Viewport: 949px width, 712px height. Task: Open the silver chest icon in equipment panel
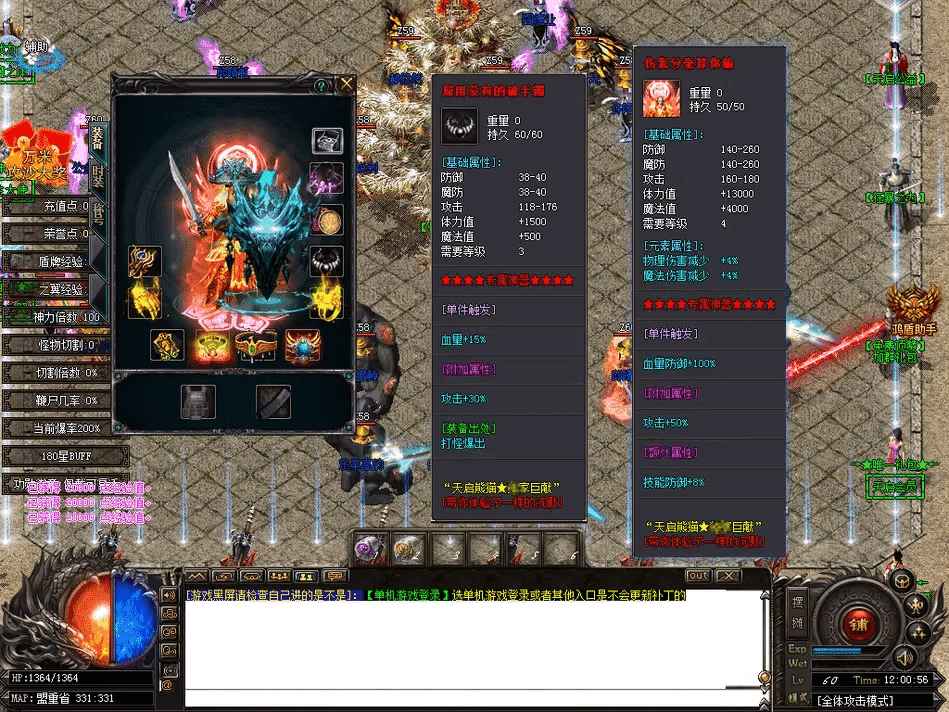coord(327,141)
